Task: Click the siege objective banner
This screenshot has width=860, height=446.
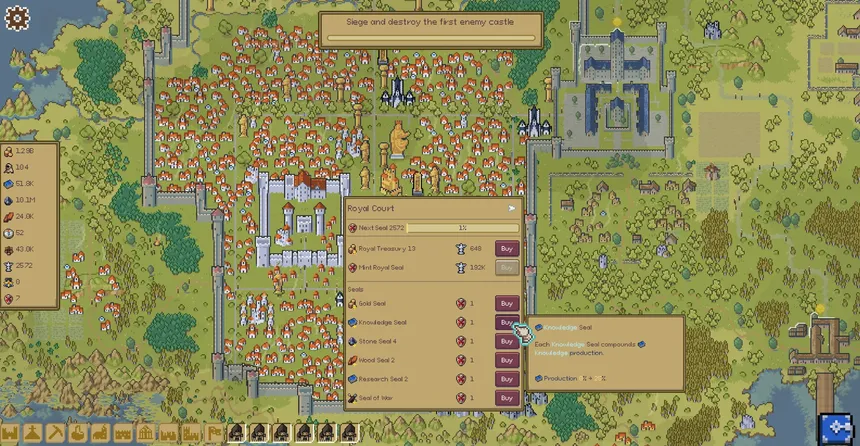Action: point(431,29)
